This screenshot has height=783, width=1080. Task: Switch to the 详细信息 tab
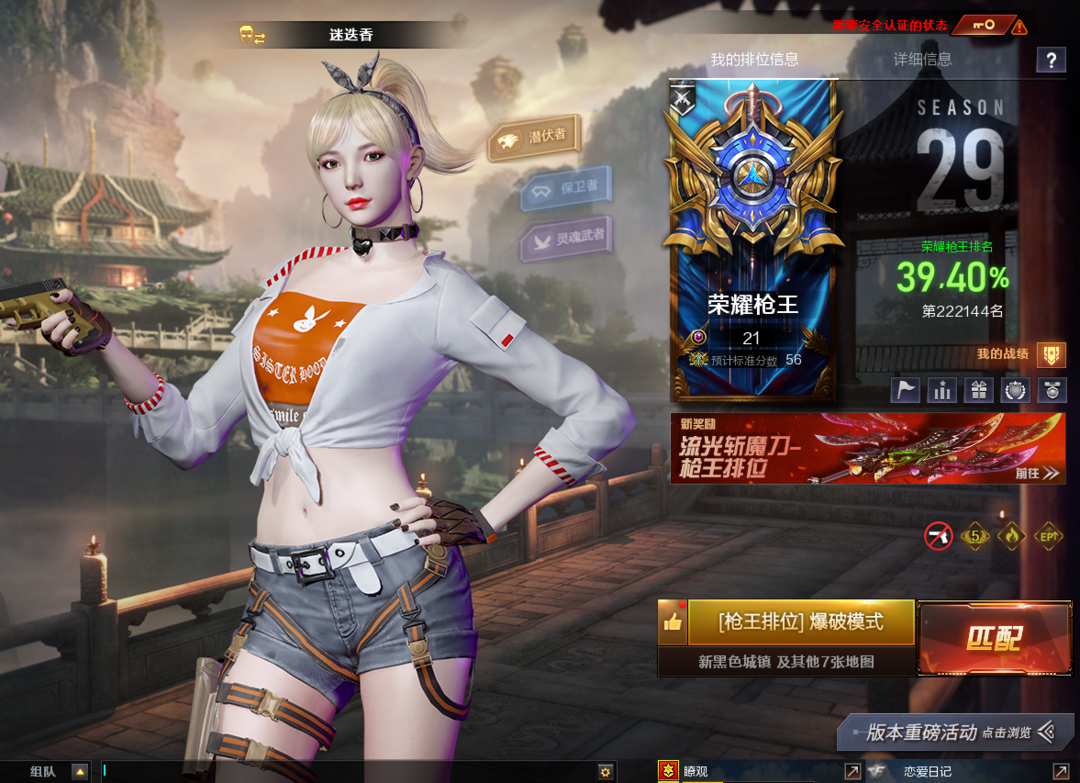tap(922, 59)
